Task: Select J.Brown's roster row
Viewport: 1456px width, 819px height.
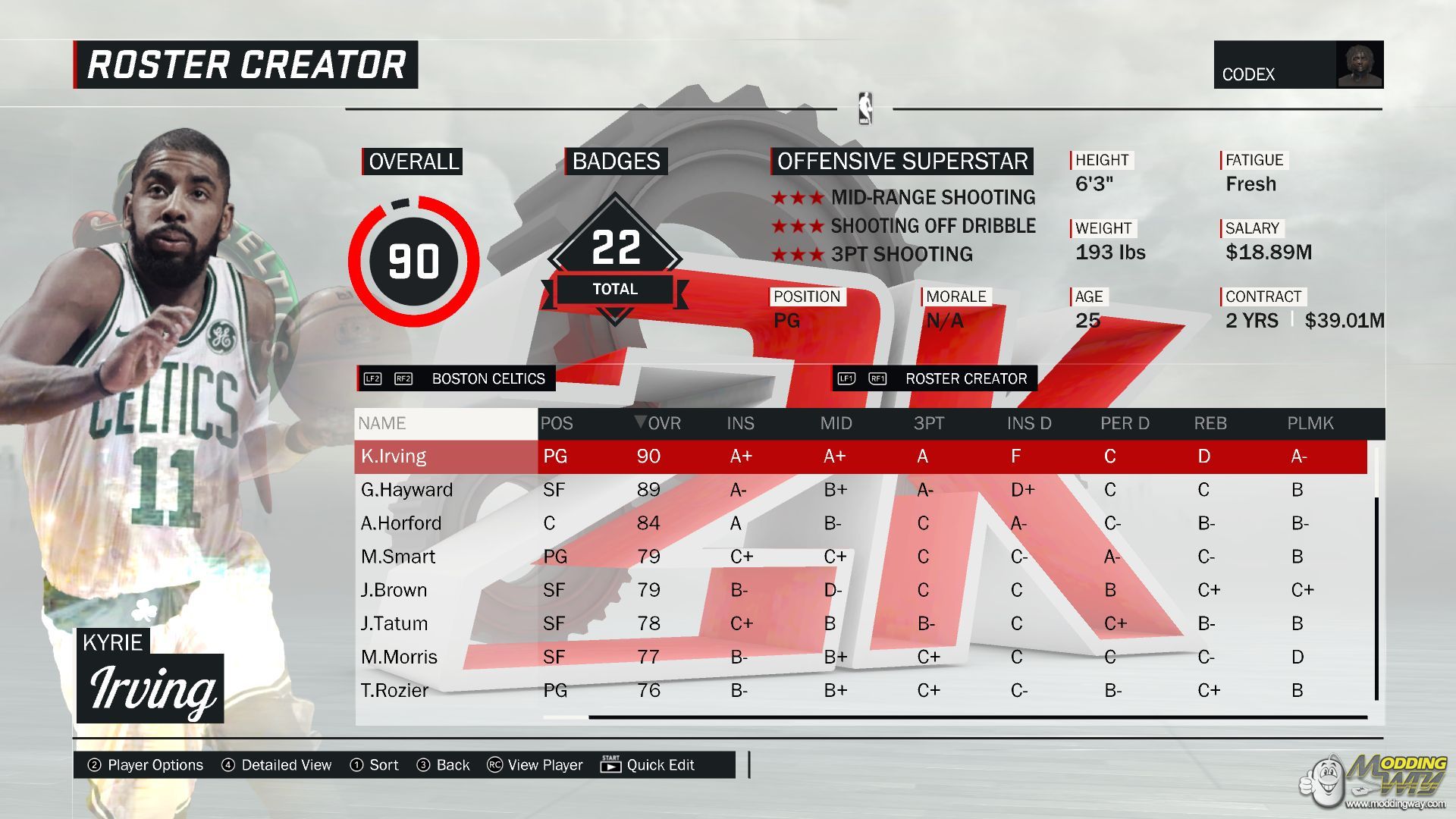Action: tap(394, 590)
